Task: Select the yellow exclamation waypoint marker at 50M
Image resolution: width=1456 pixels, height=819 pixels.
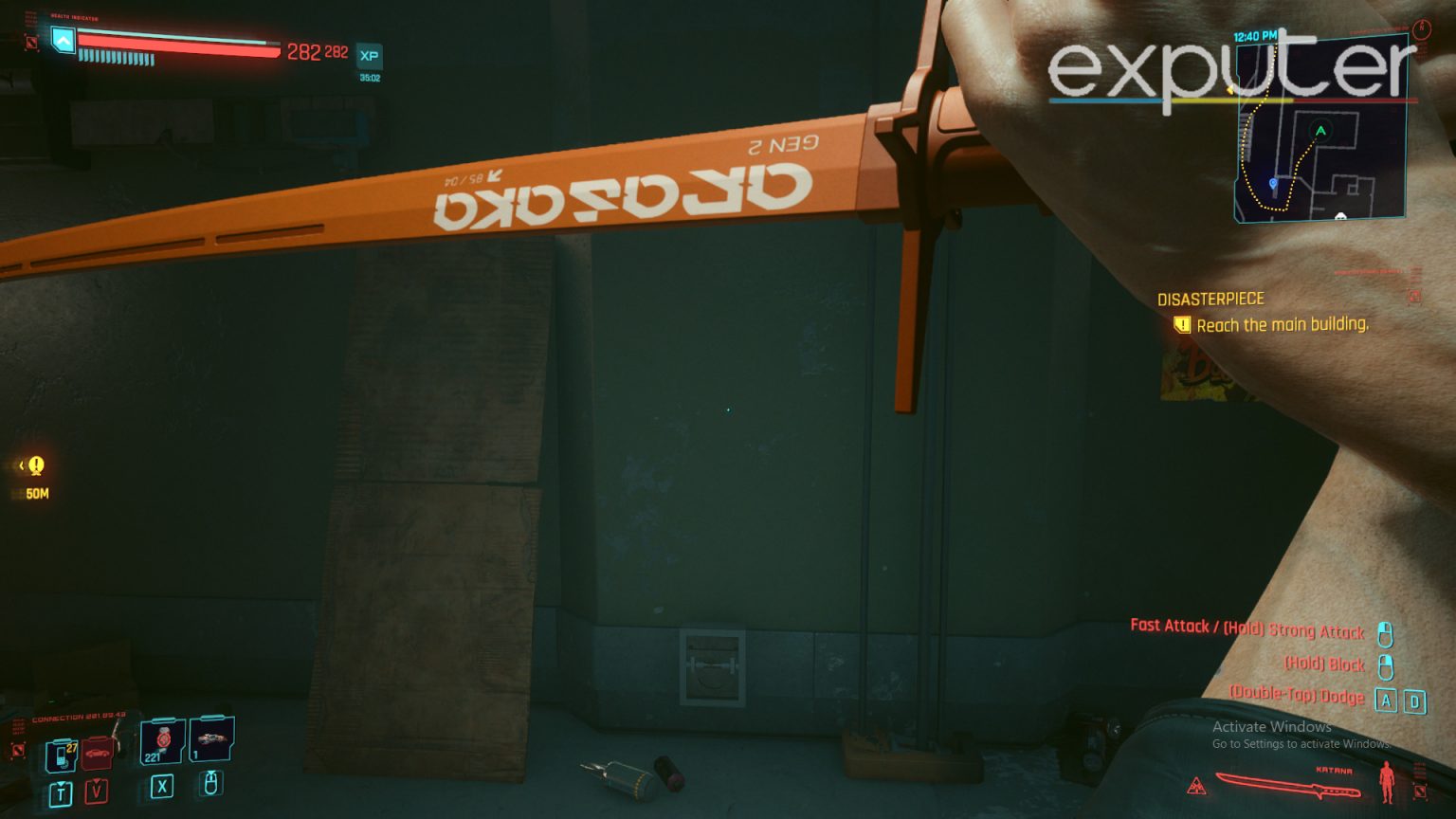Action: (x=34, y=465)
